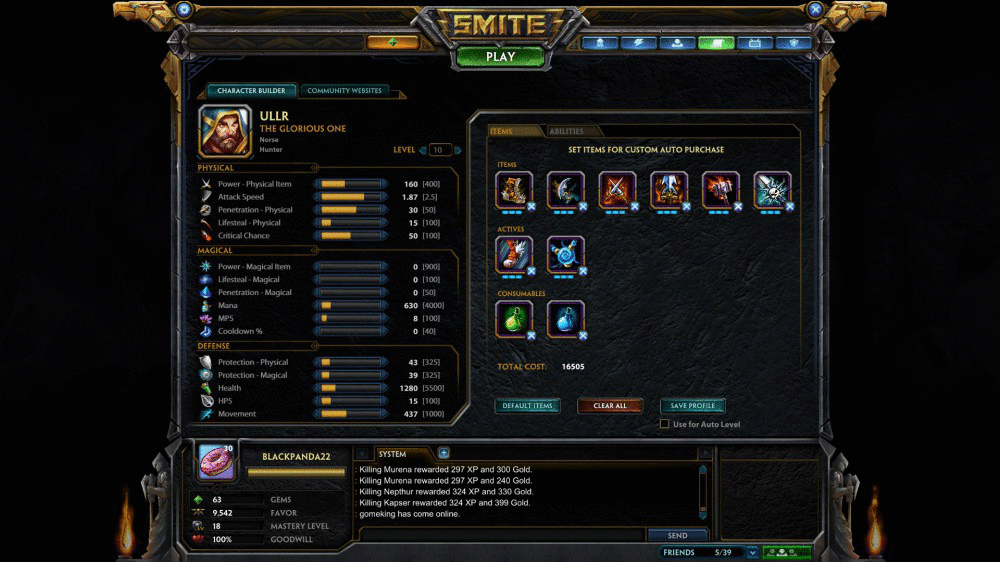Toggle the Use for Auto Level checkbox
The width and height of the screenshot is (1000, 562).
tap(665, 424)
